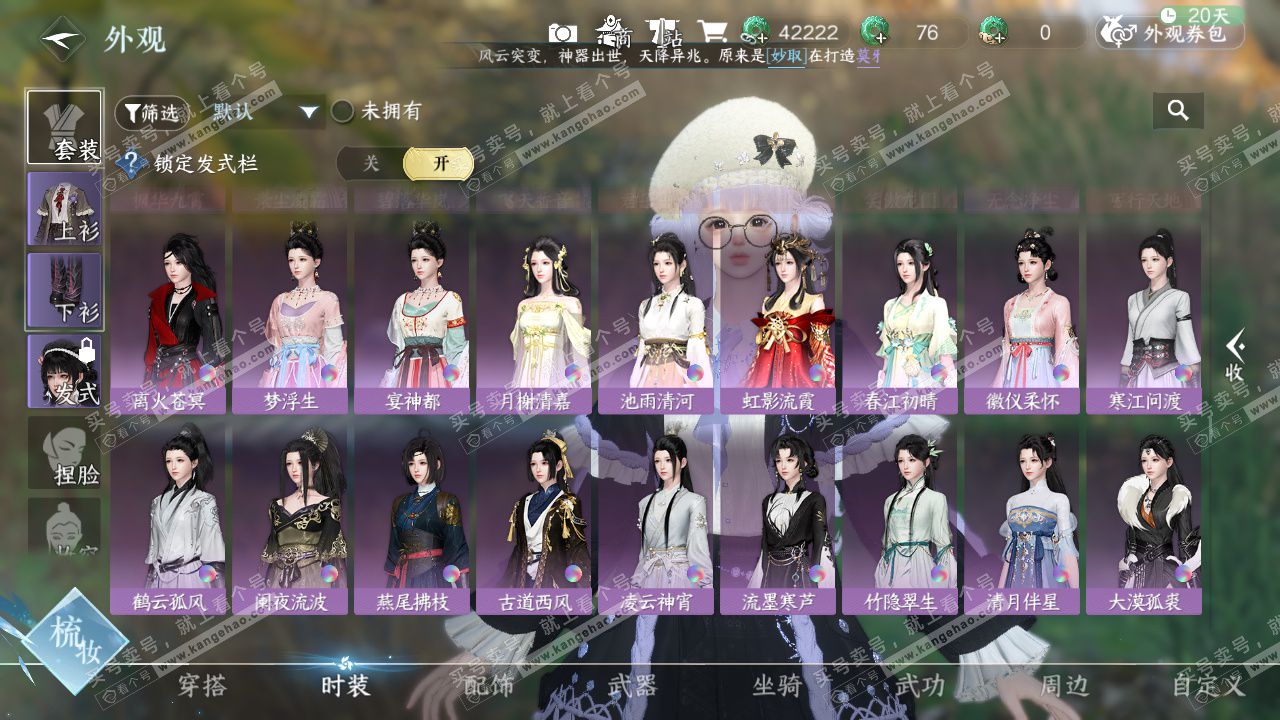This screenshot has width=1280, height=720.
Task: Open the 捏脸 face customization tab
Action: pos(64,452)
